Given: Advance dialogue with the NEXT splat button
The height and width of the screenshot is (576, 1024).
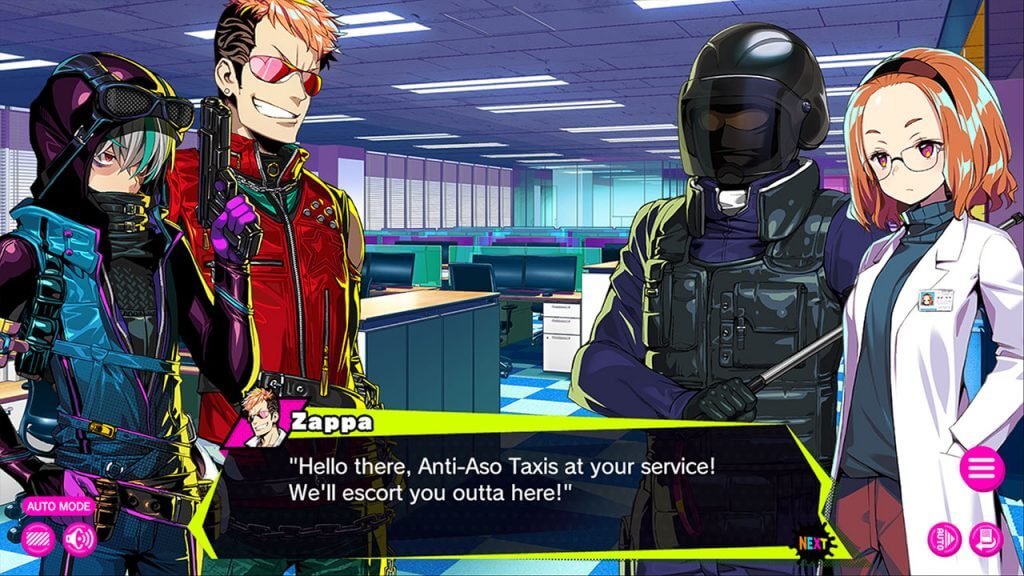Looking at the screenshot, I should [814, 543].
